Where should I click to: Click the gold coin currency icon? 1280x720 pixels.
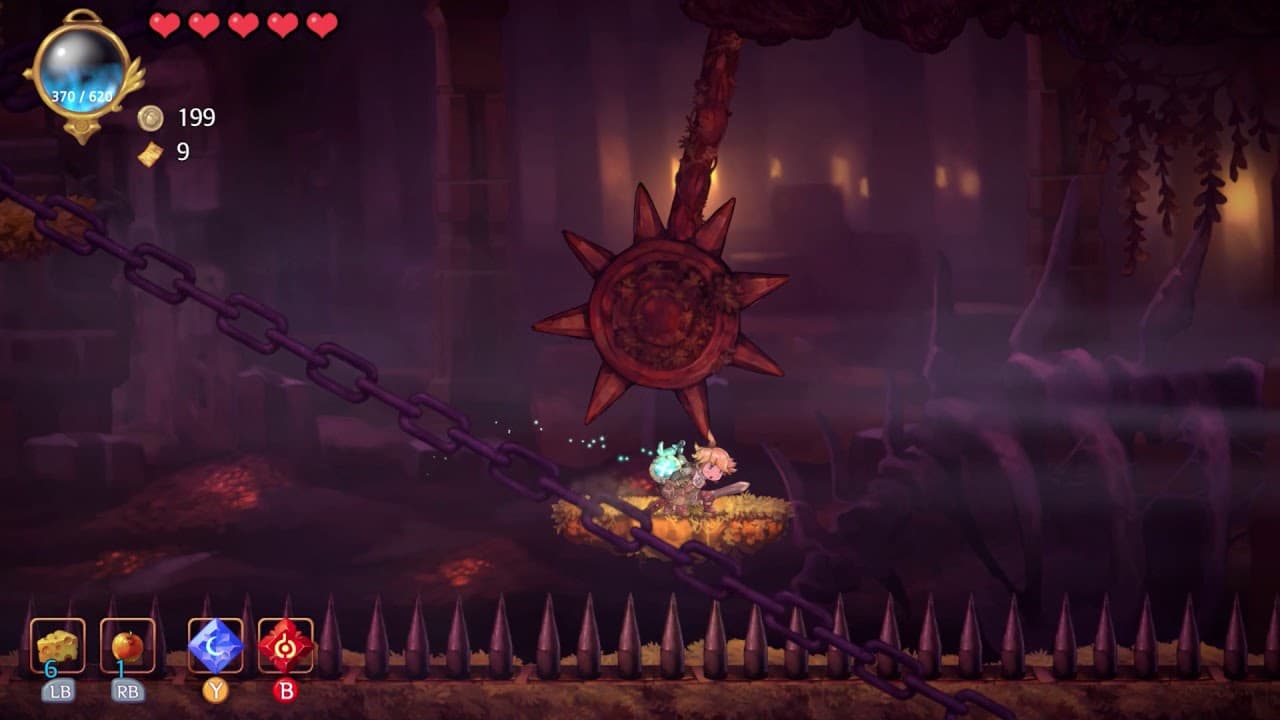click(150, 118)
